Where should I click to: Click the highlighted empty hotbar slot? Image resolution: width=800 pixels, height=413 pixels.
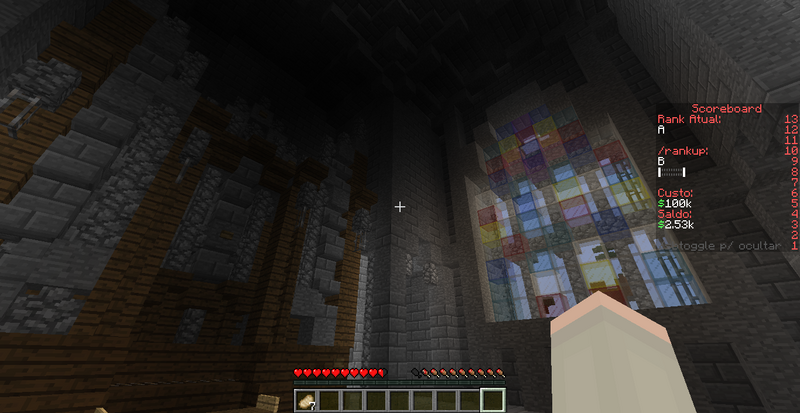click(491, 400)
